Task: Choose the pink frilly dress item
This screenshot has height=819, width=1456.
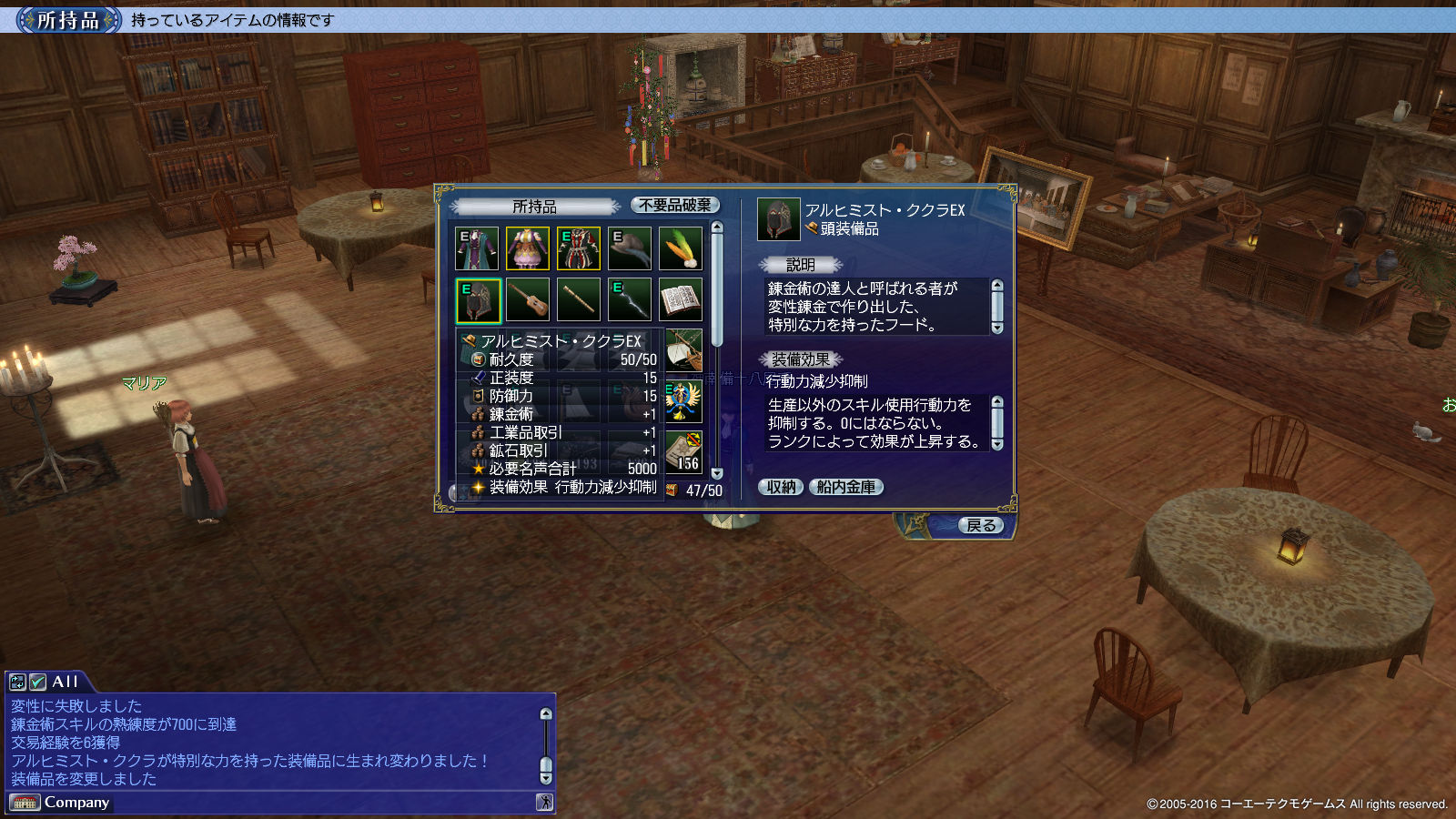Action: [x=528, y=248]
